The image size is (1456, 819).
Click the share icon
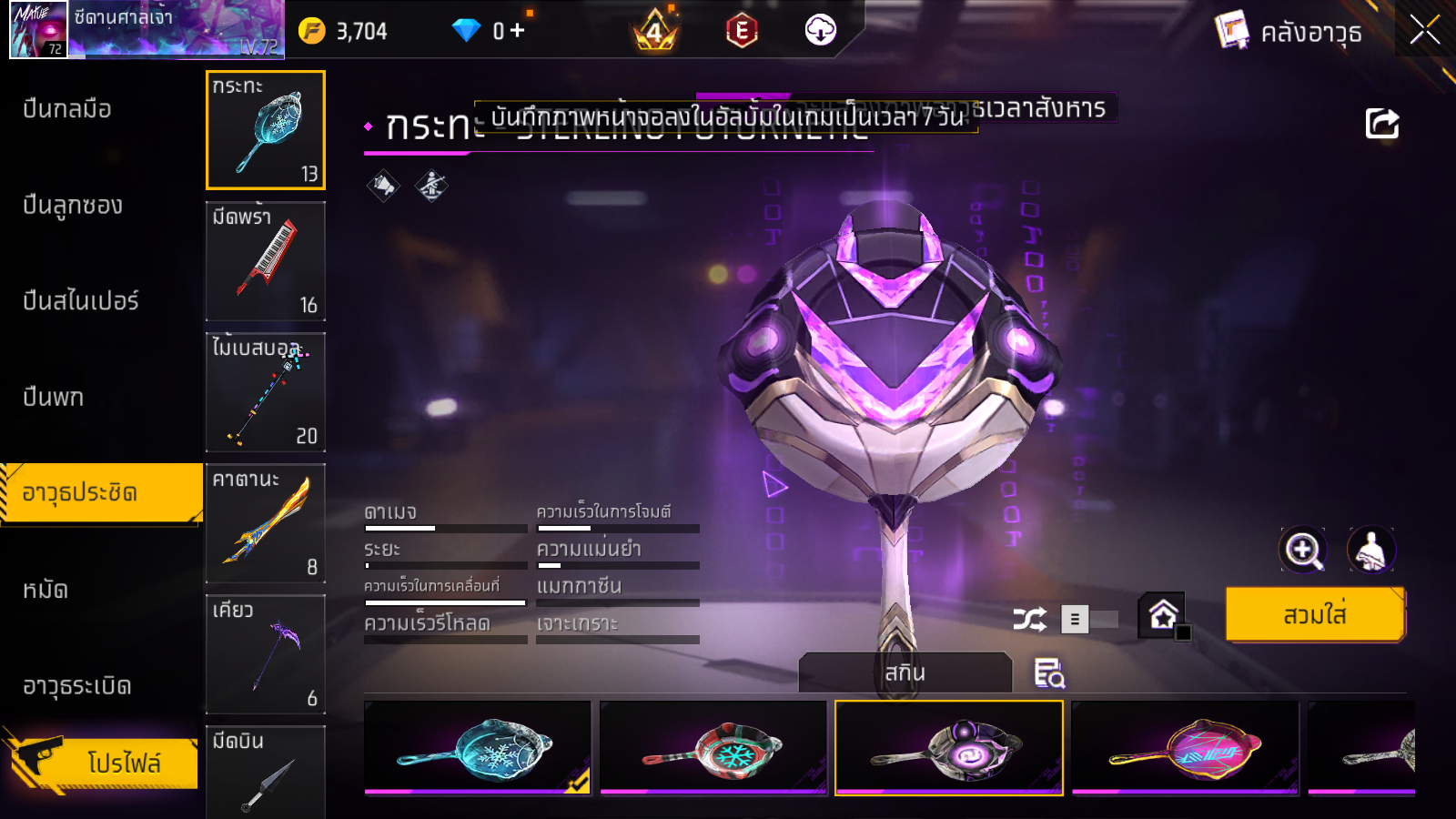1381,124
